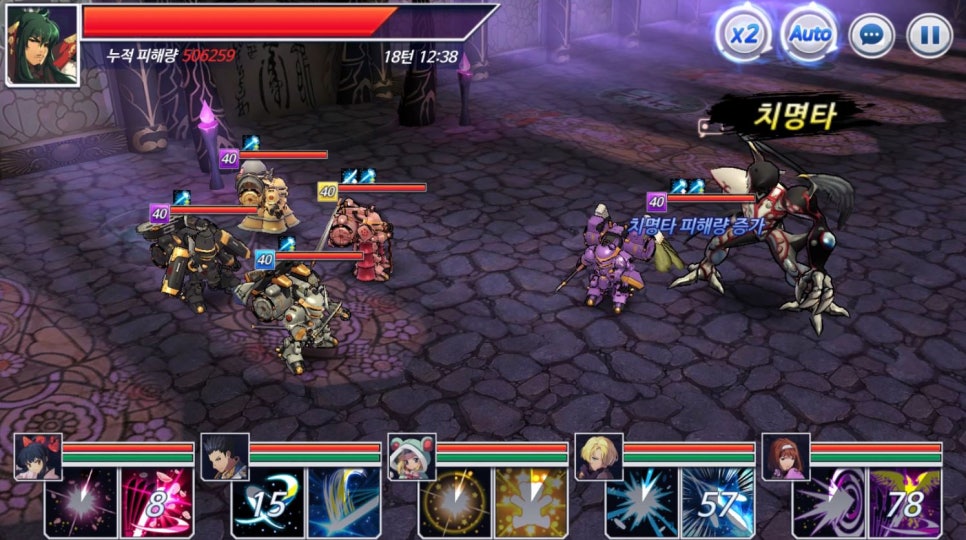966x540 pixels.
Task: Activate the blue sword slash skill
Action: point(344,503)
